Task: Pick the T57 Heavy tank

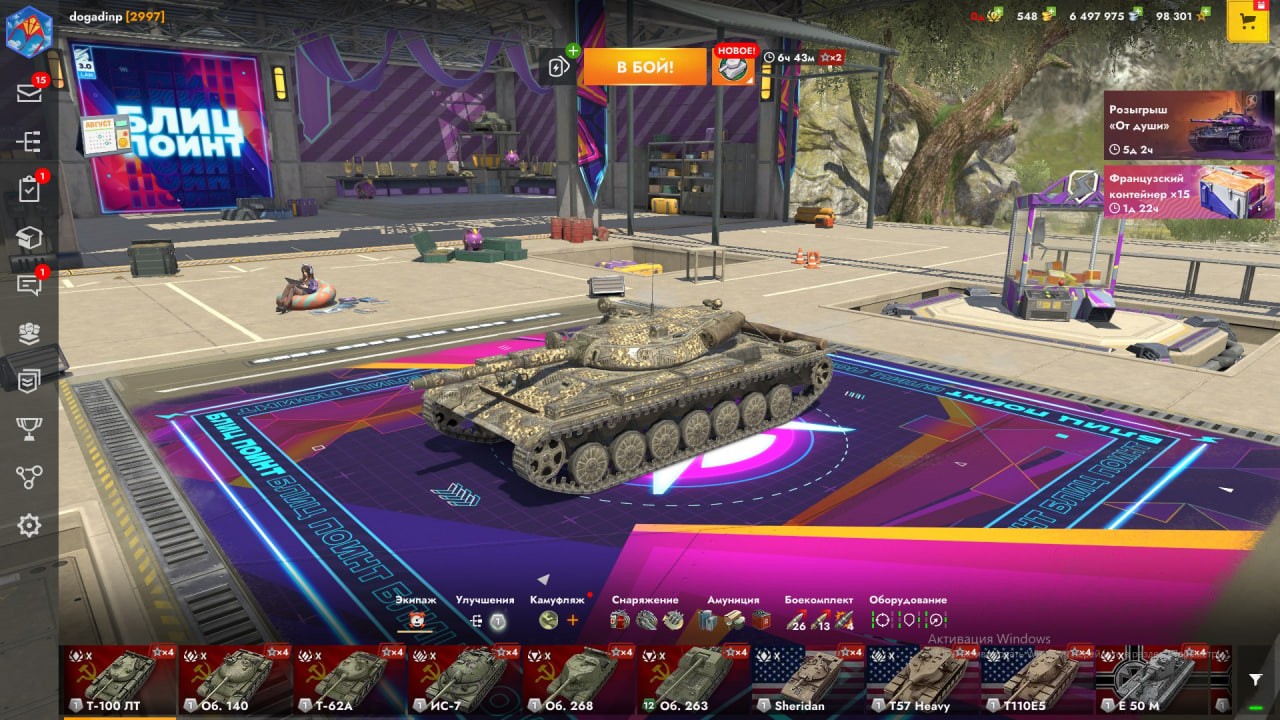Action: [x=922, y=680]
